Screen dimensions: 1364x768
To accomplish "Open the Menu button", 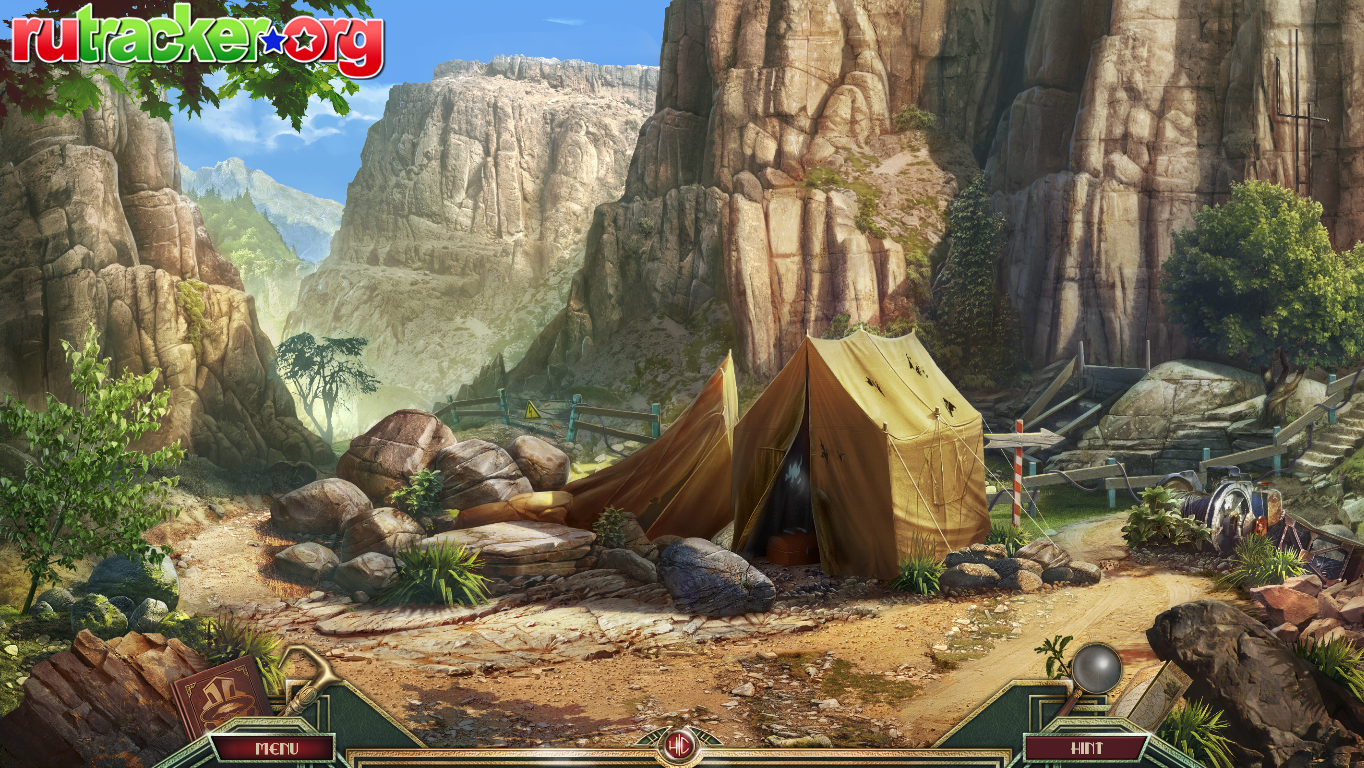I will [271, 747].
